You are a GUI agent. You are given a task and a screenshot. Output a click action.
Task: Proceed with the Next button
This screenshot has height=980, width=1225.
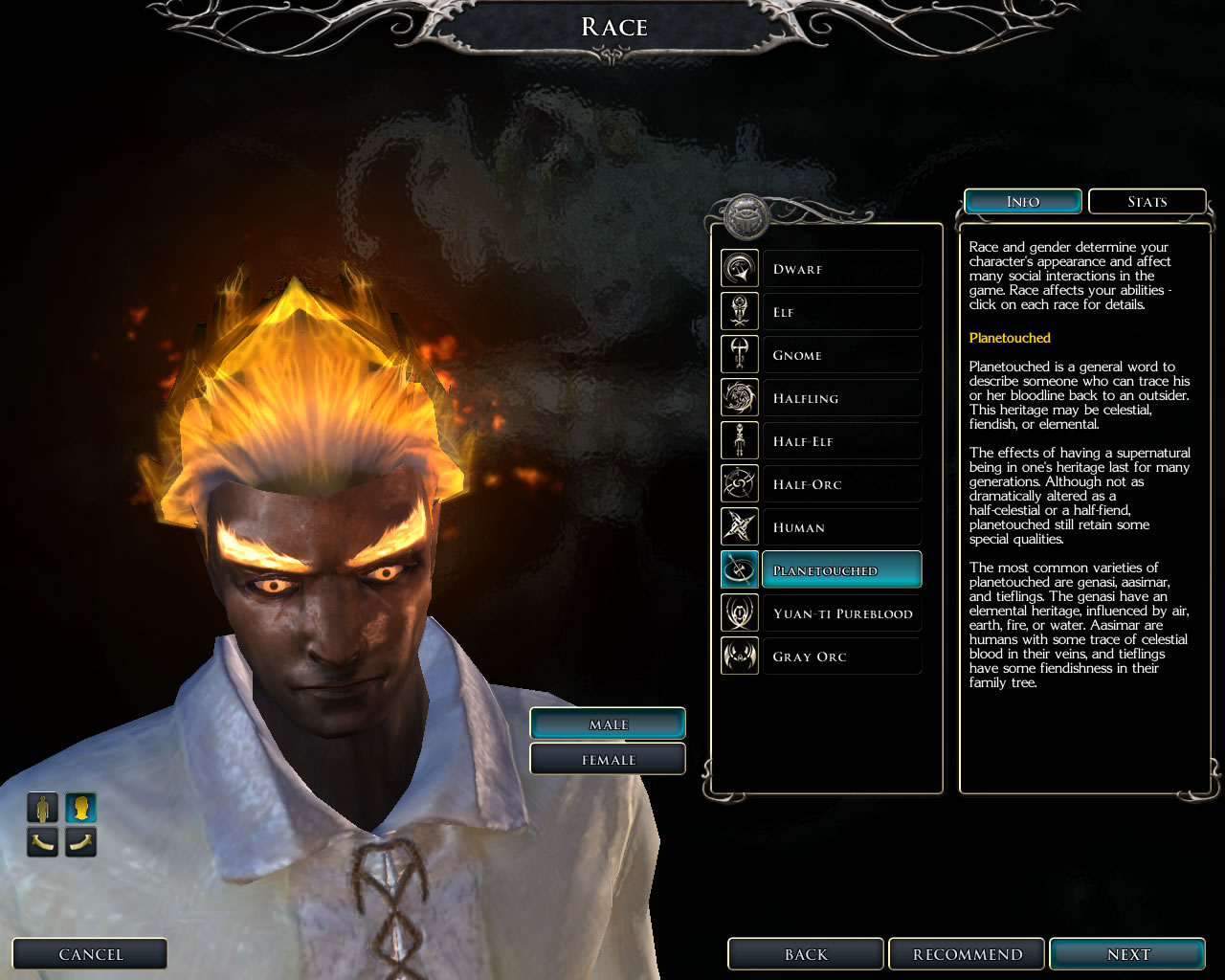[1127, 954]
